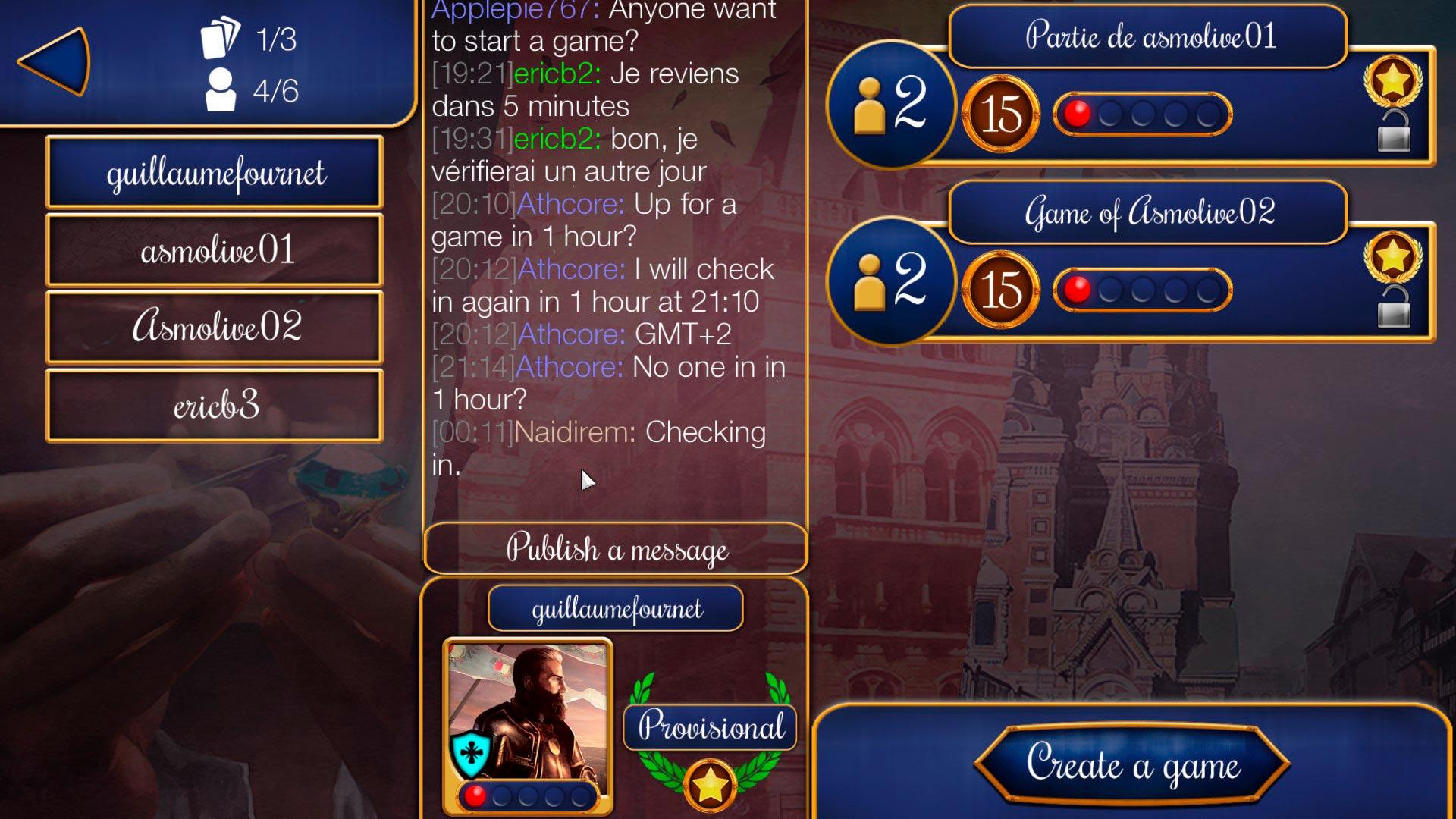This screenshot has height=819, width=1456.
Task: Select player asmolive01 in the list
Action: coord(215,250)
